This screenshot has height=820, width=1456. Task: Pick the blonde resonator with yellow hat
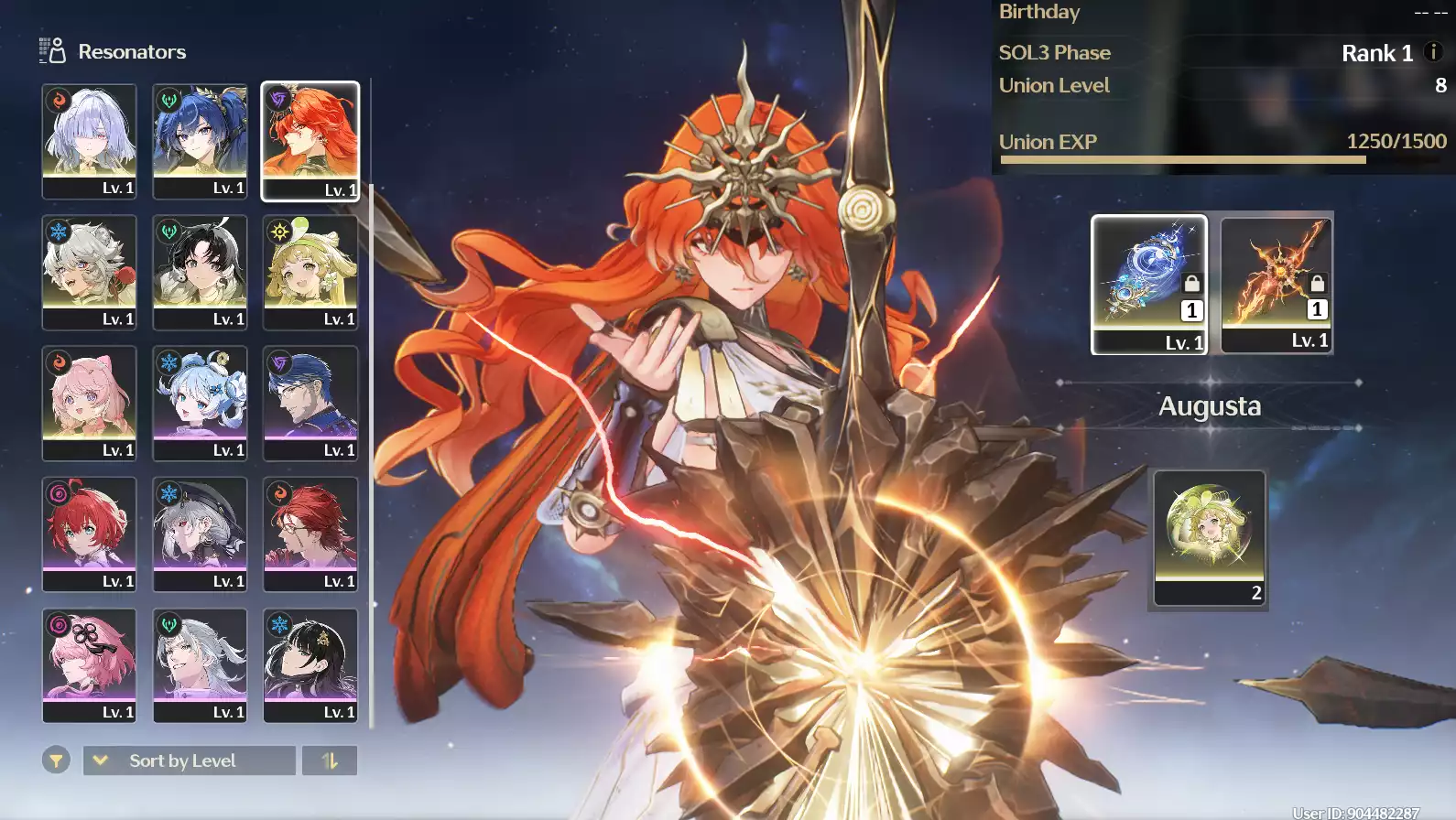click(310, 272)
